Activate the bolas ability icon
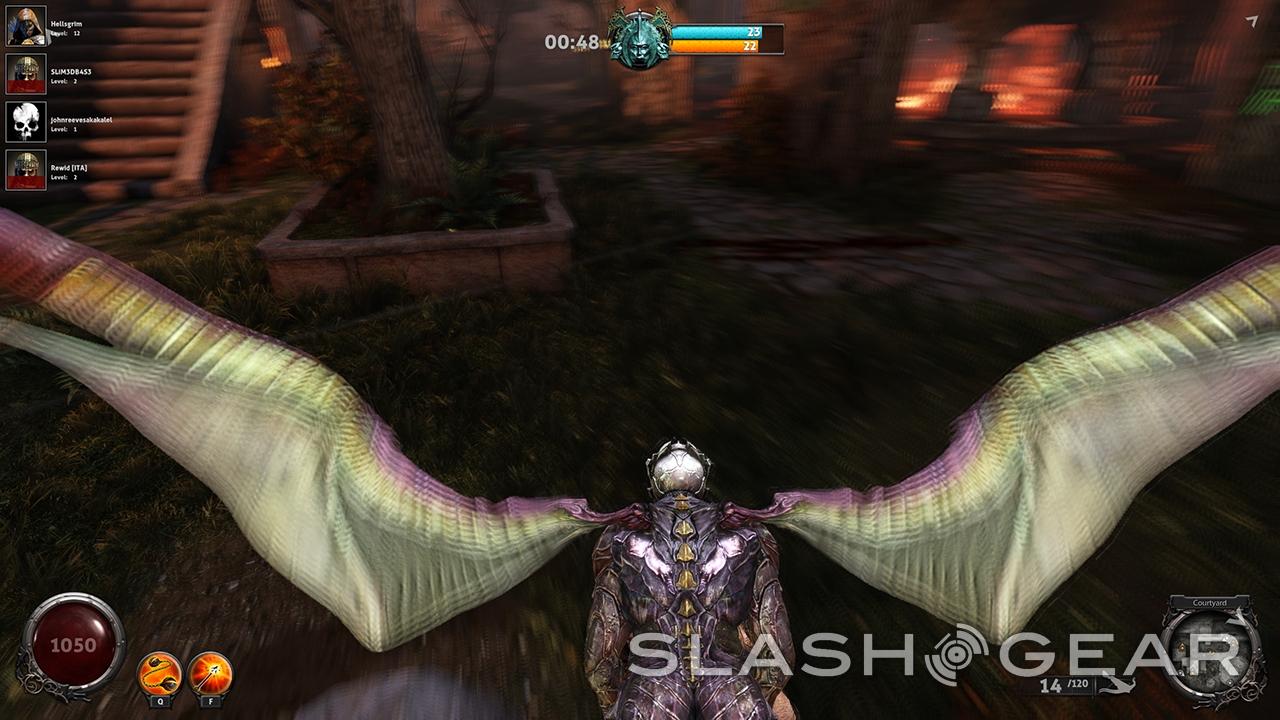 tap(159, 672)
